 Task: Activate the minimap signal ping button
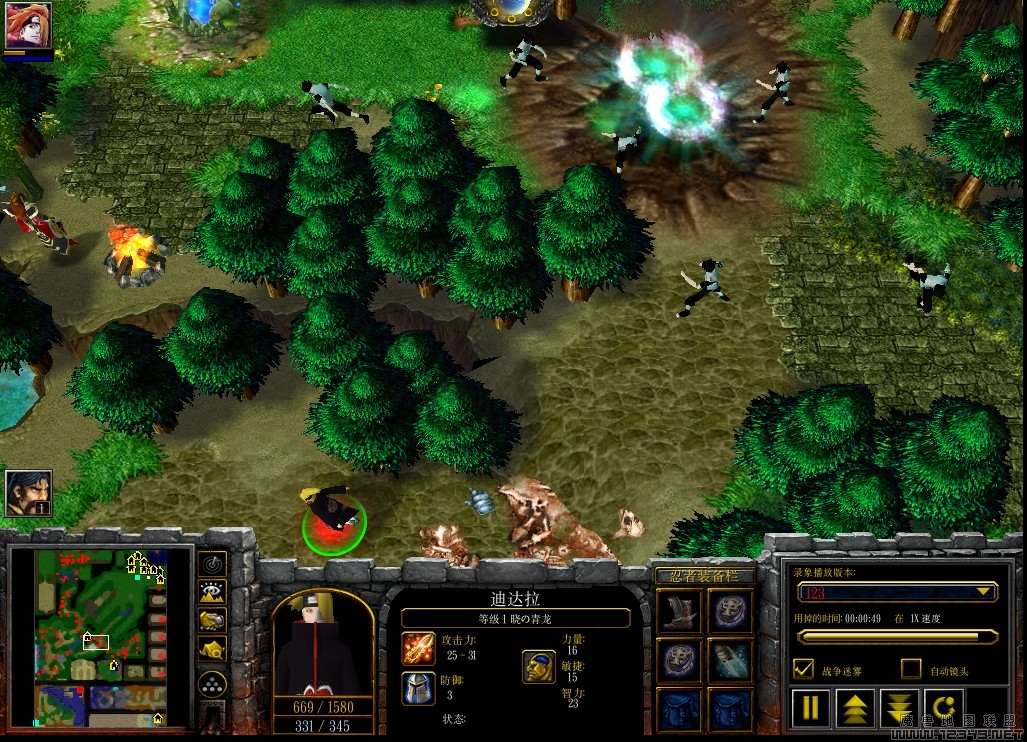pyautogui.click(x=212, y=565)
